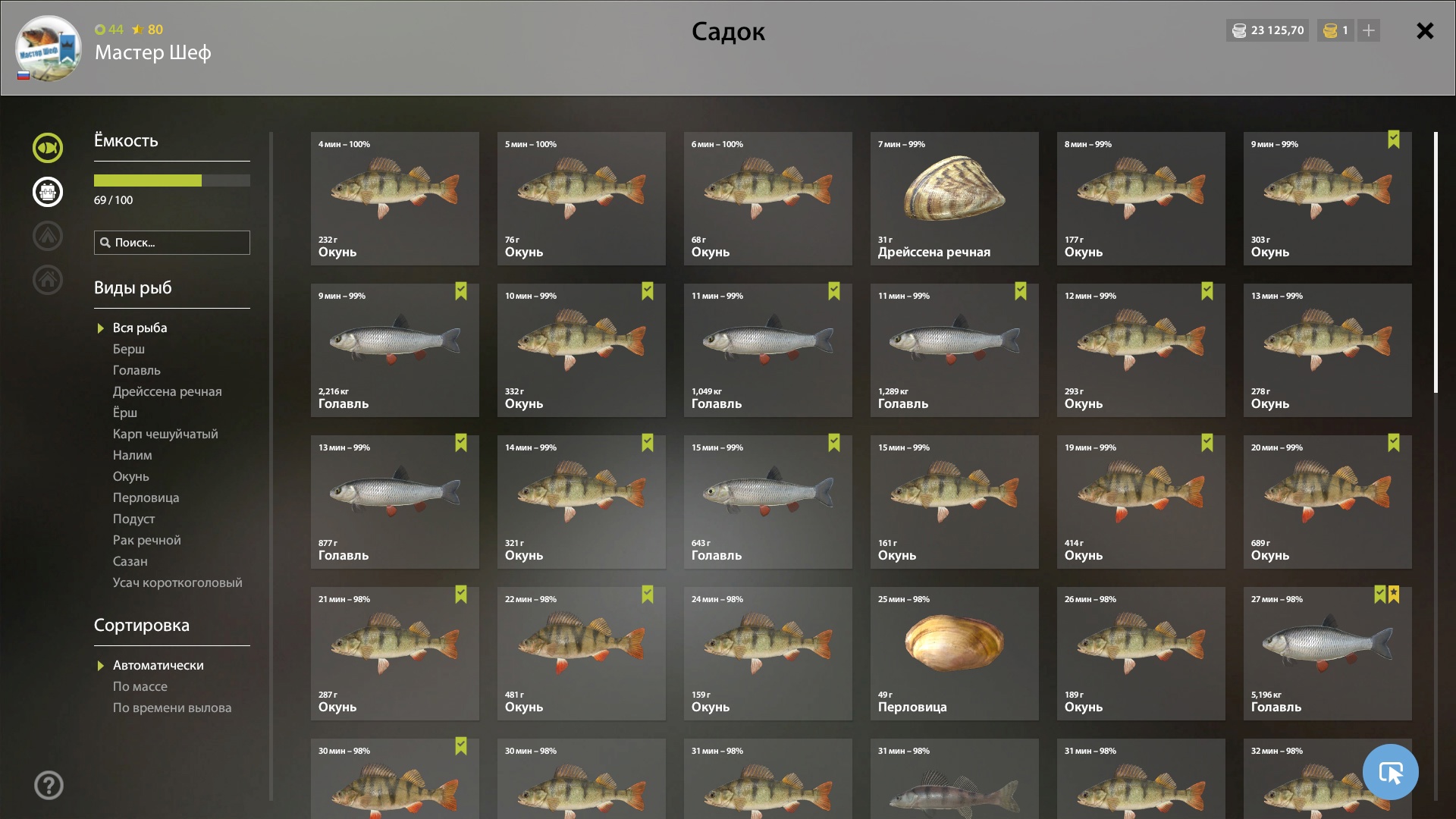The height and width of the screenshot is (819, 1456).
Task: Click the blue cursor overlay button
Action: click(1390, 772)
